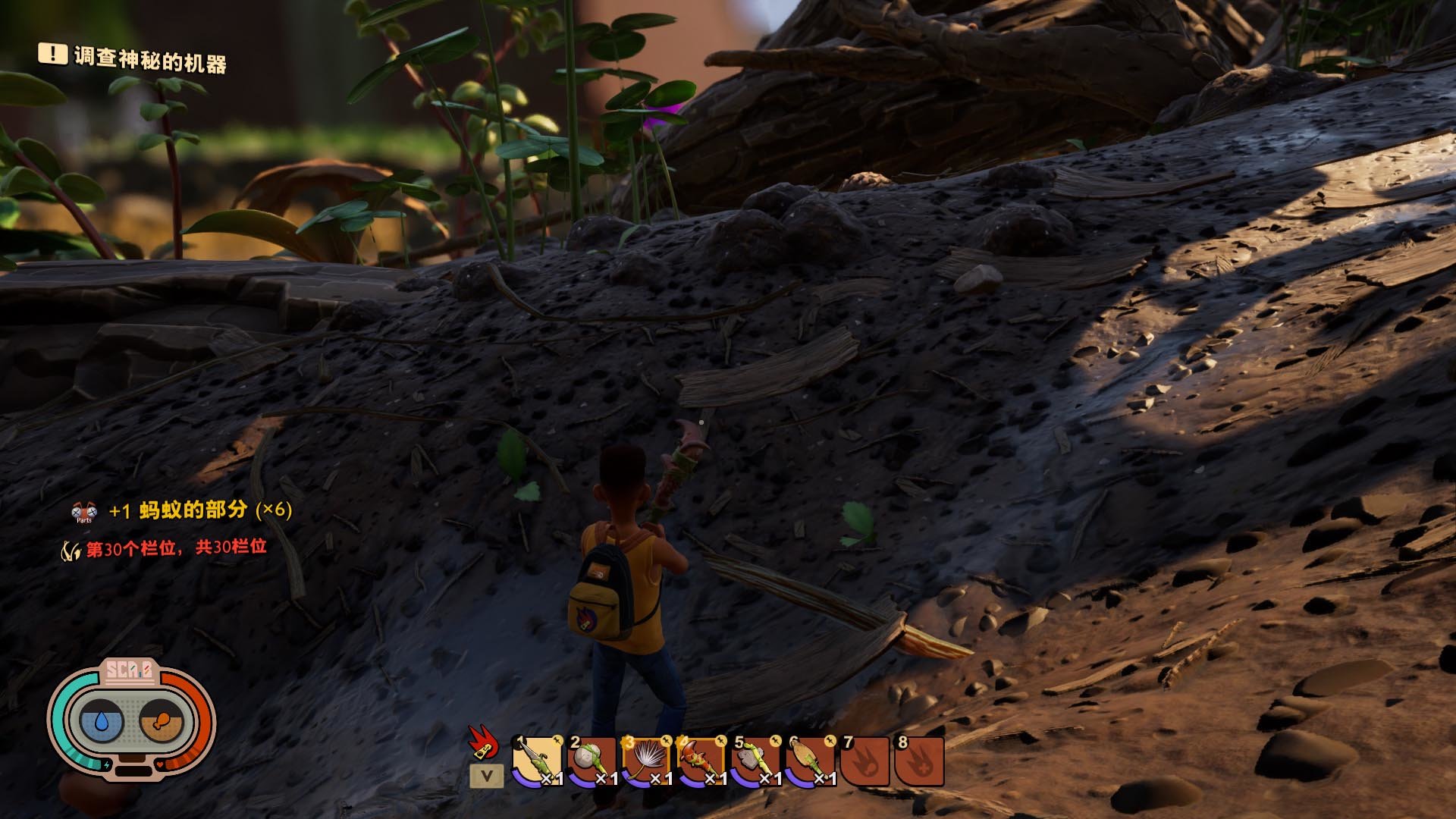The height and width of the screenshot is (819, 1456).
Task: Equip the pebblet hammer in slot 2
Action: tap(592, 761)
